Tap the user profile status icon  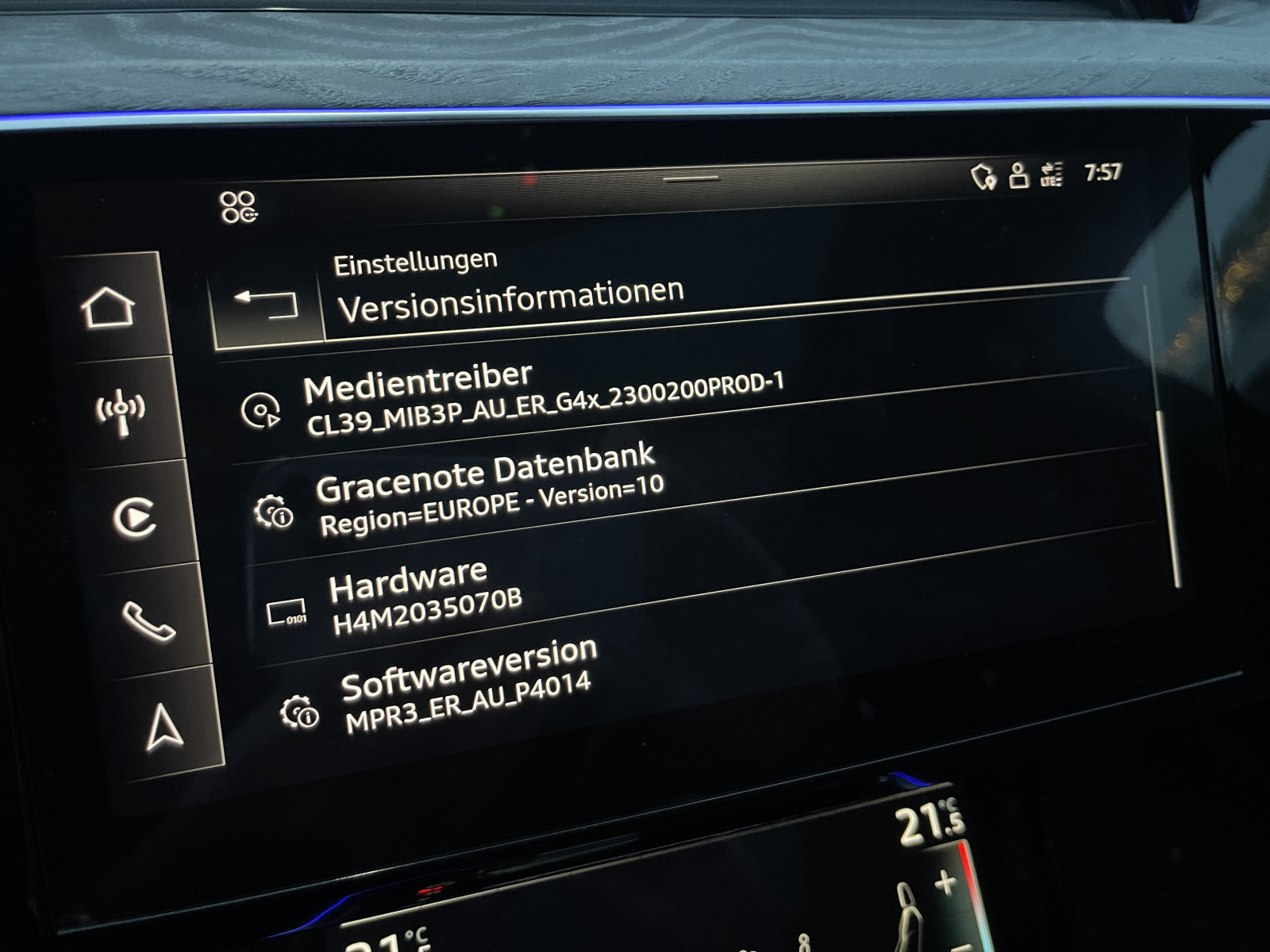click(1018, 175)
